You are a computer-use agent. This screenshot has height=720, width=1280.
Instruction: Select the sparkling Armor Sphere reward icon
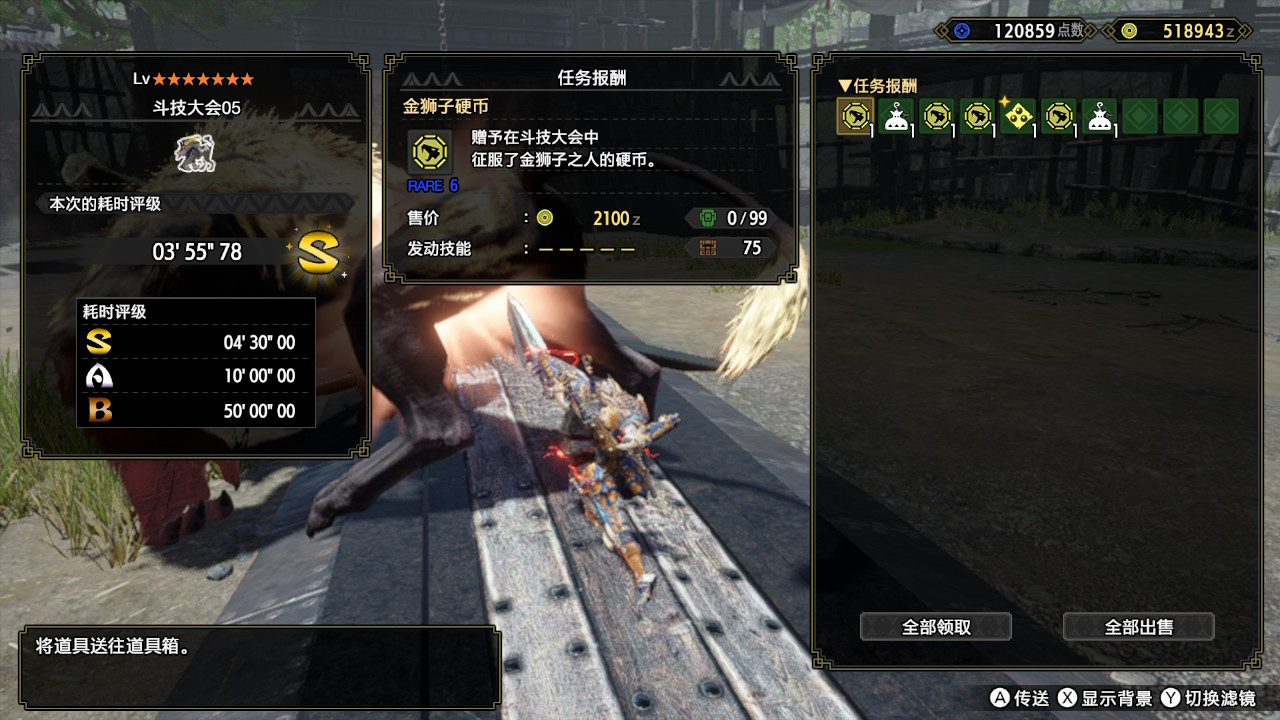(x=1018, y=116)
